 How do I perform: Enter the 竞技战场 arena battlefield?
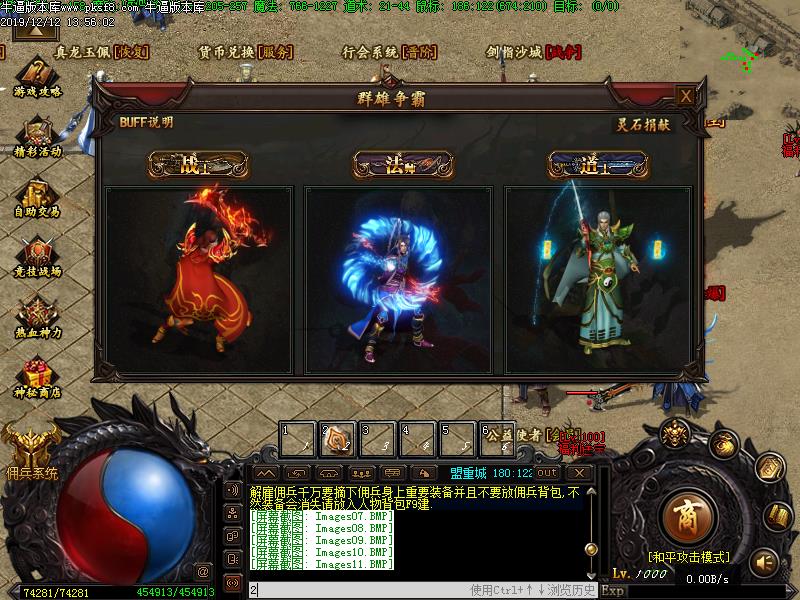(x=38, y=255)
